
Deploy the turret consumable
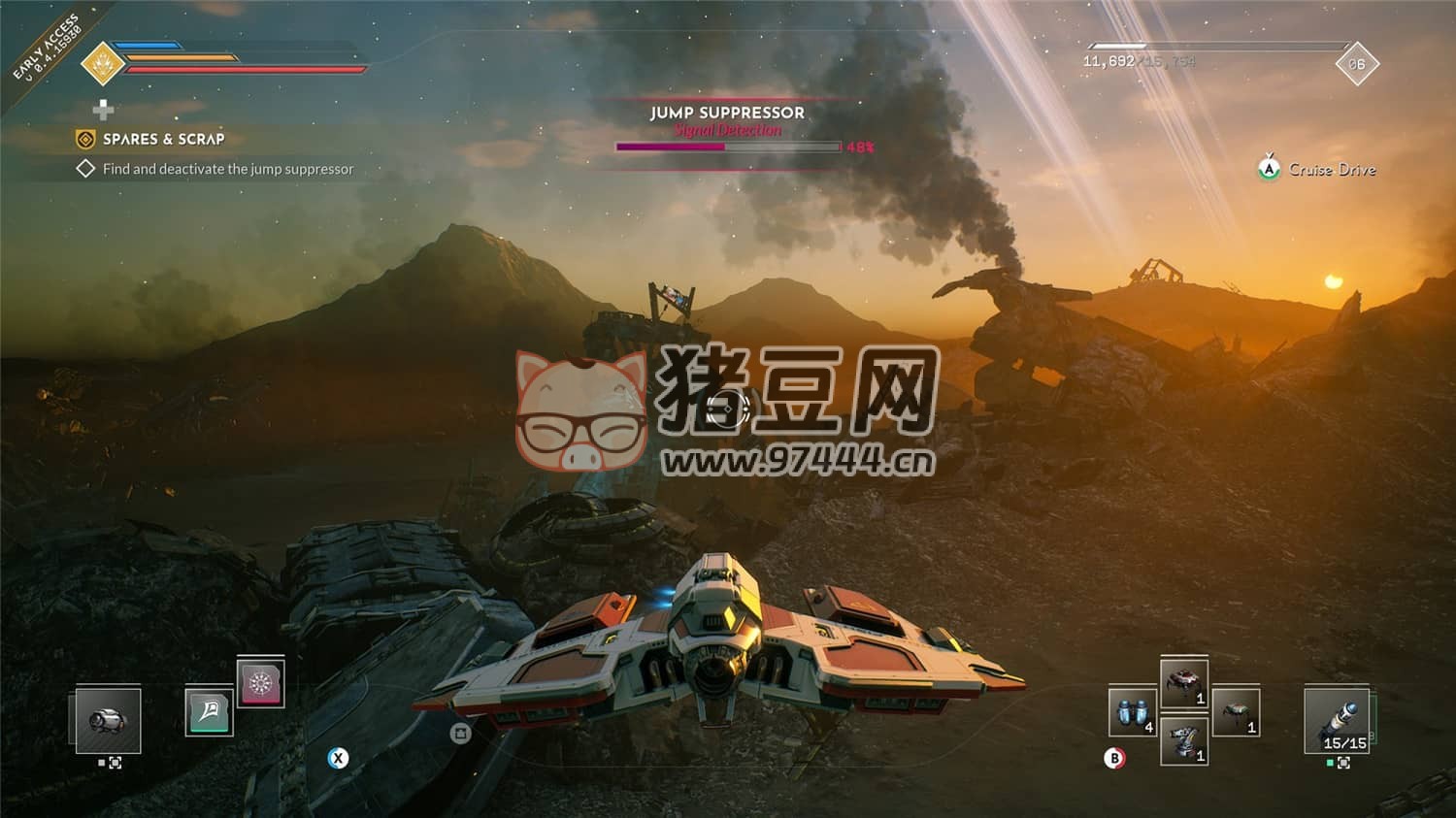pyautogui.click(x=1184, y=742)
